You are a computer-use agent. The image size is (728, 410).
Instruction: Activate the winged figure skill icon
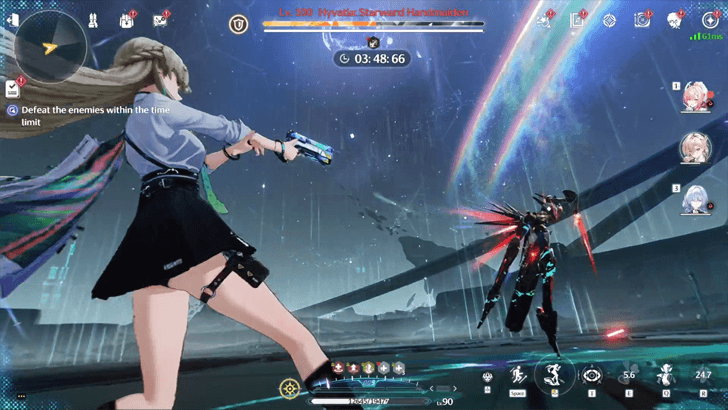(665, 376)
